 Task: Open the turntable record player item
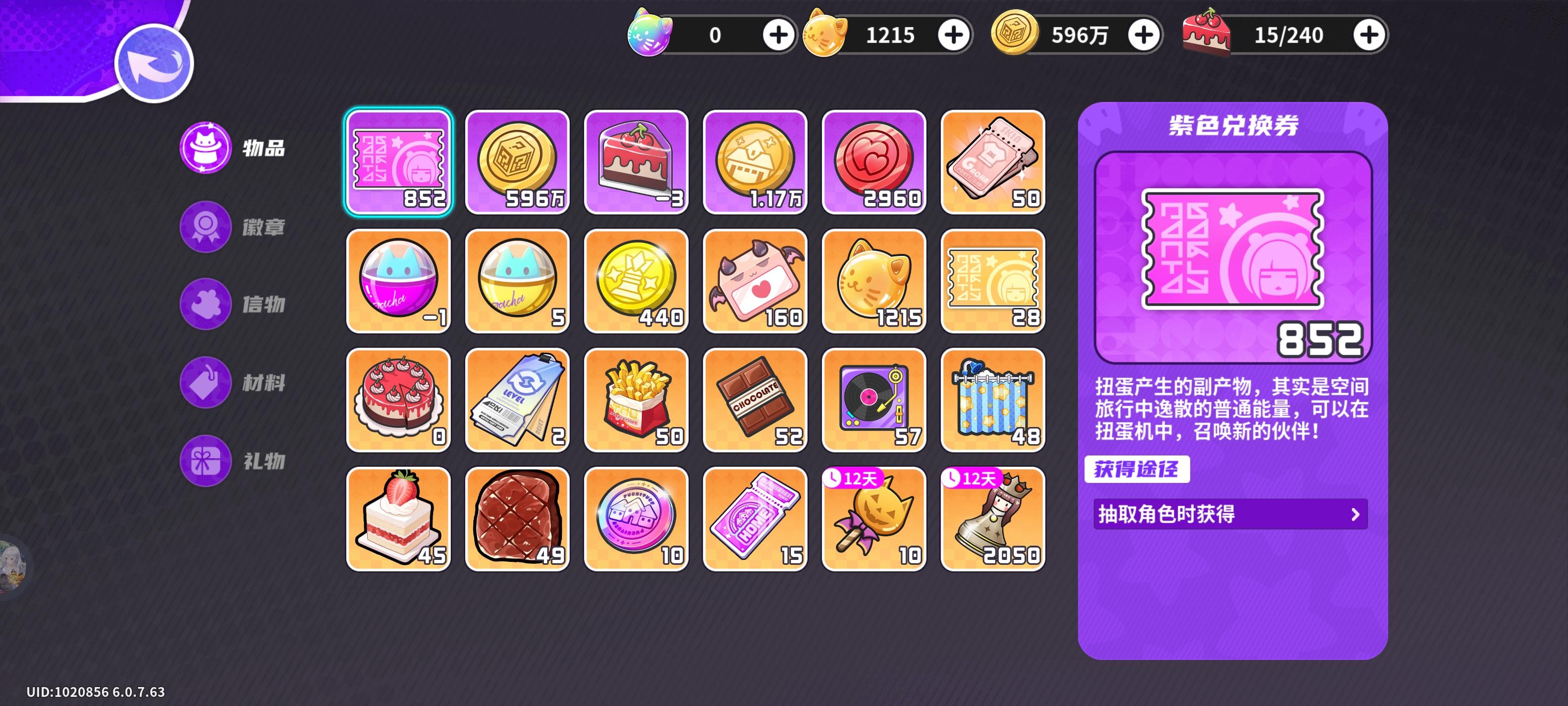coord(874,399)
